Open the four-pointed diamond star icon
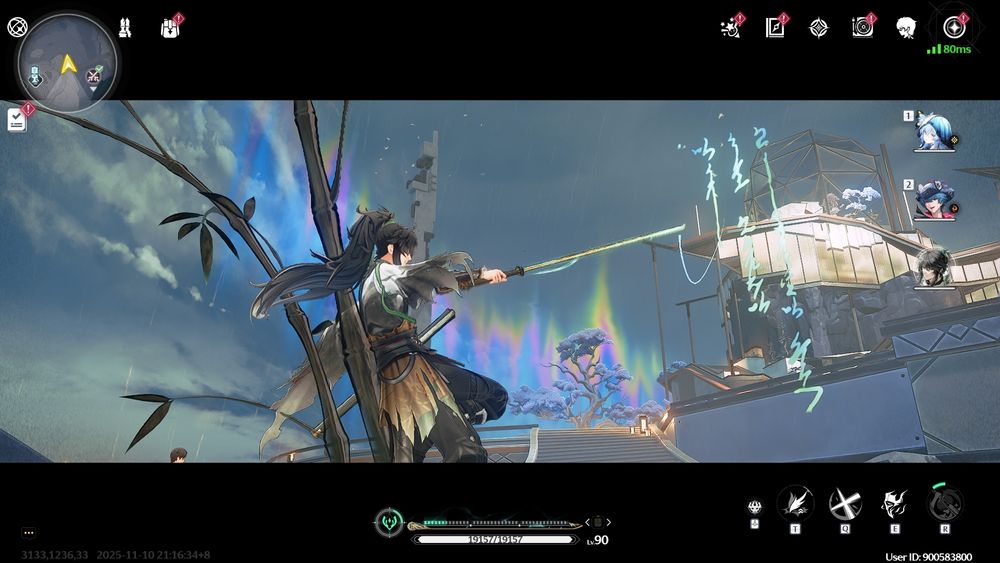 point(818,28)
